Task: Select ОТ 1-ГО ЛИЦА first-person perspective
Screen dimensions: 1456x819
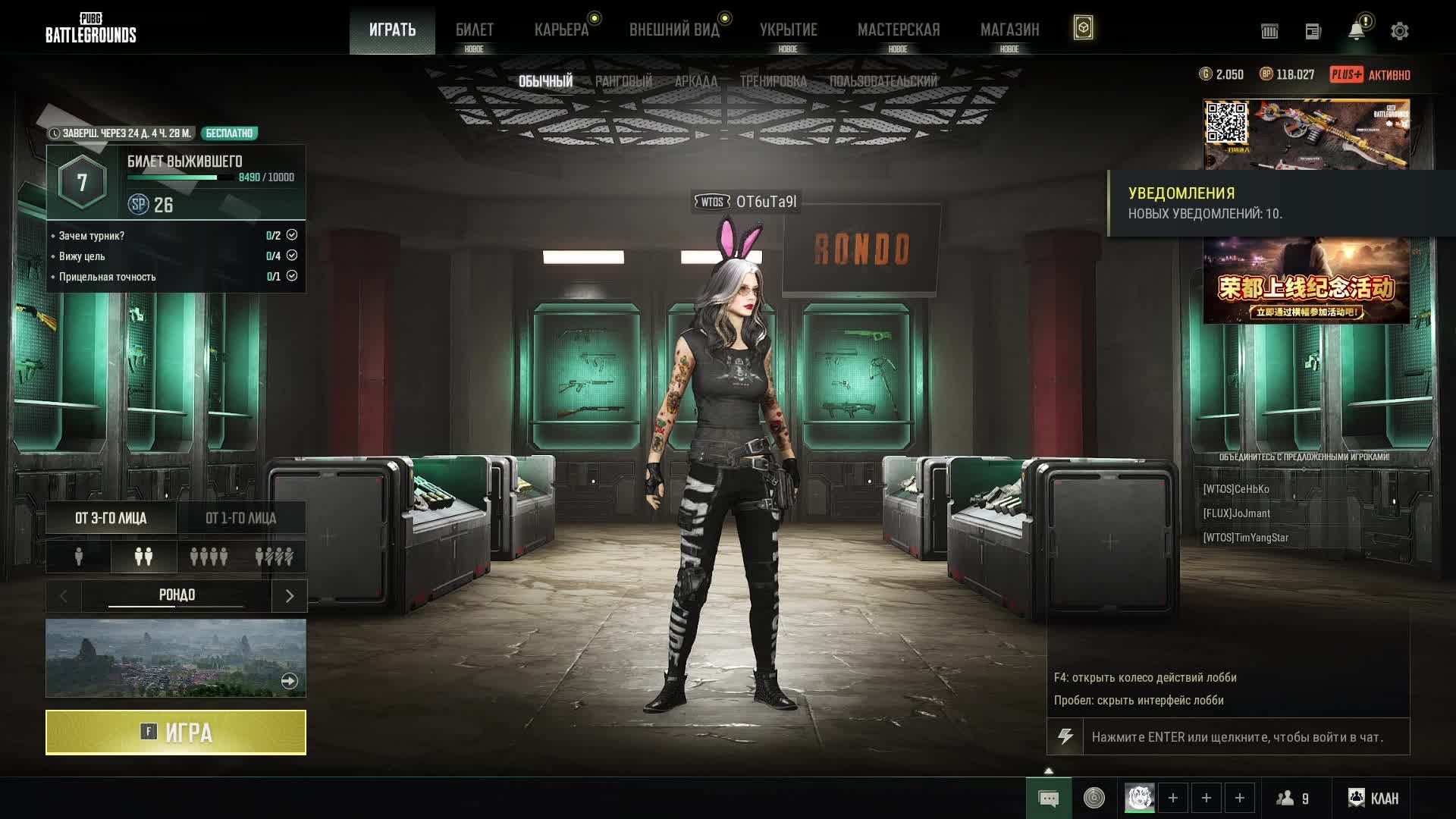Action: (x=241, y=518)
